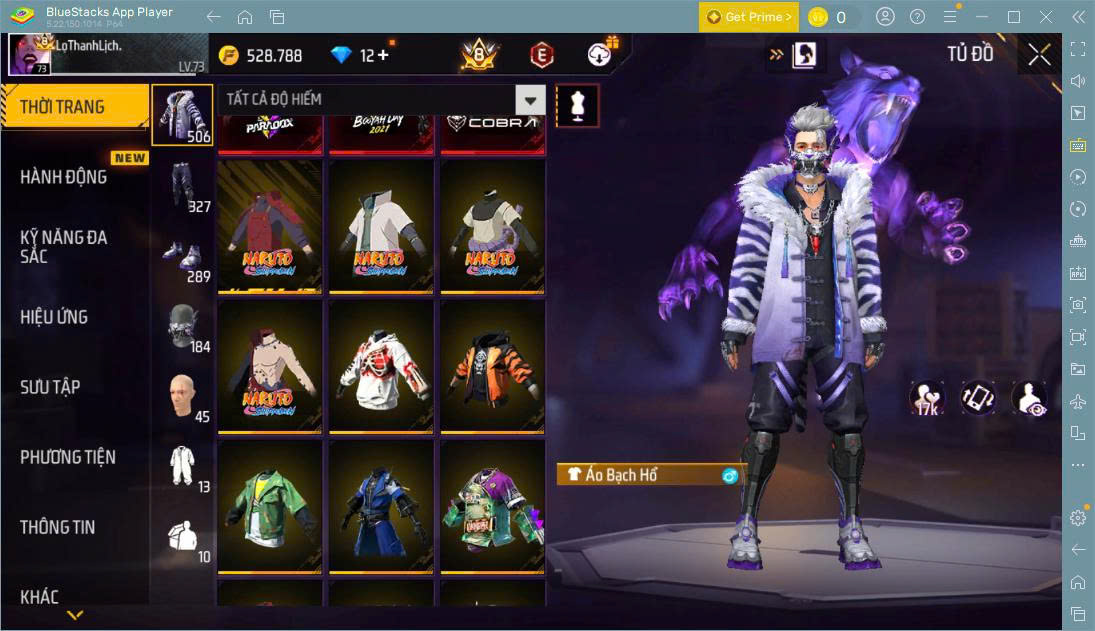The height and width of the screenshot is (631, 1095).
Task: Add diamonds with the plus button
Action: 382,55
